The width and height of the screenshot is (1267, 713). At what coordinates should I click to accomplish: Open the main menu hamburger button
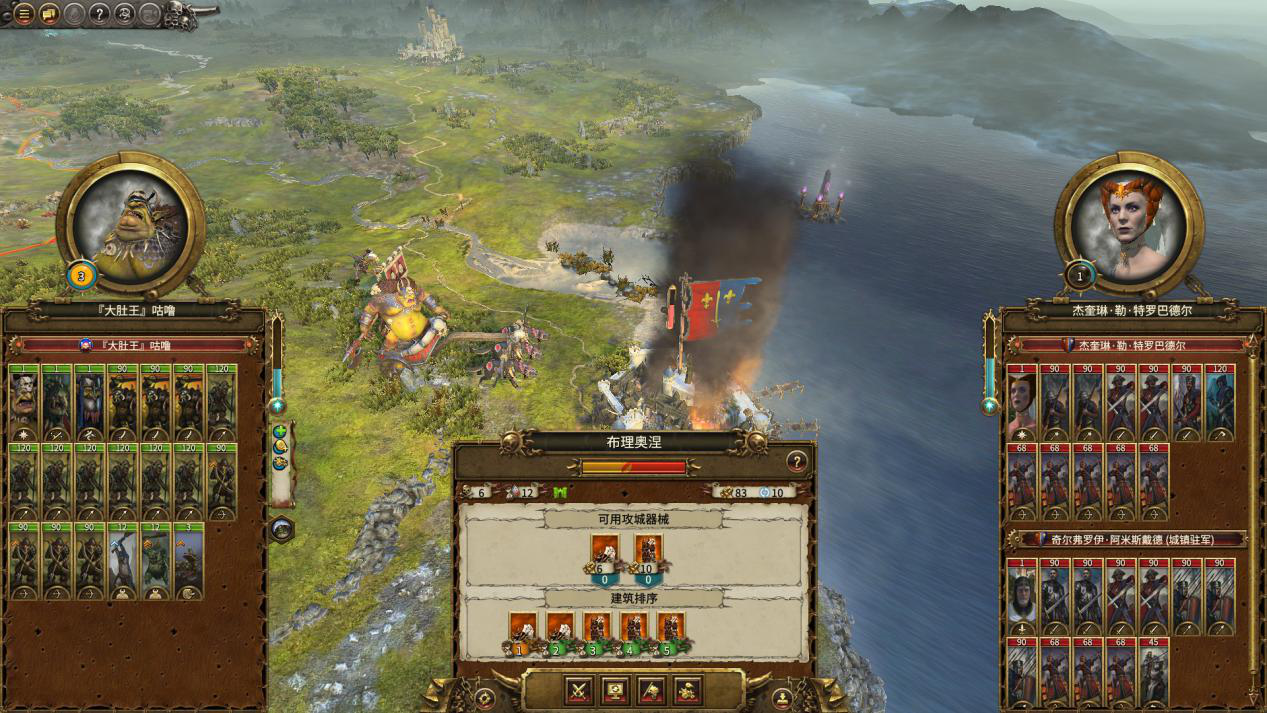(23, 14)
